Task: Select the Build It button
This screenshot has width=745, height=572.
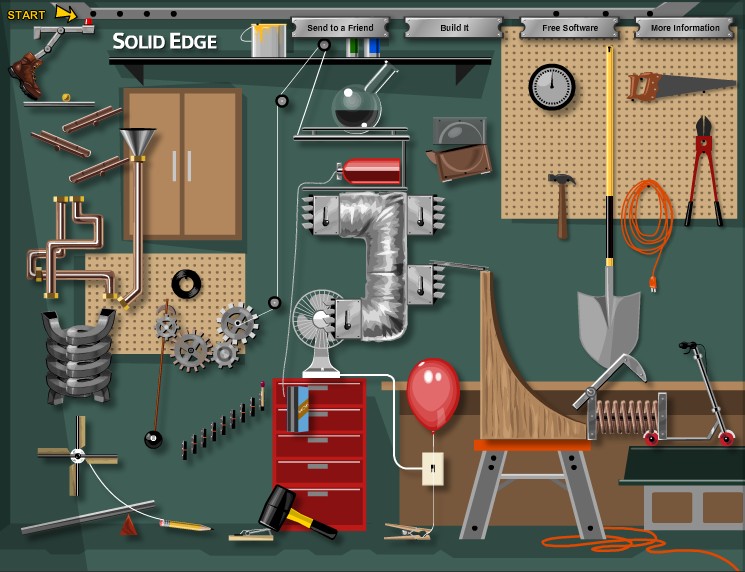Action: pos(454,28)
